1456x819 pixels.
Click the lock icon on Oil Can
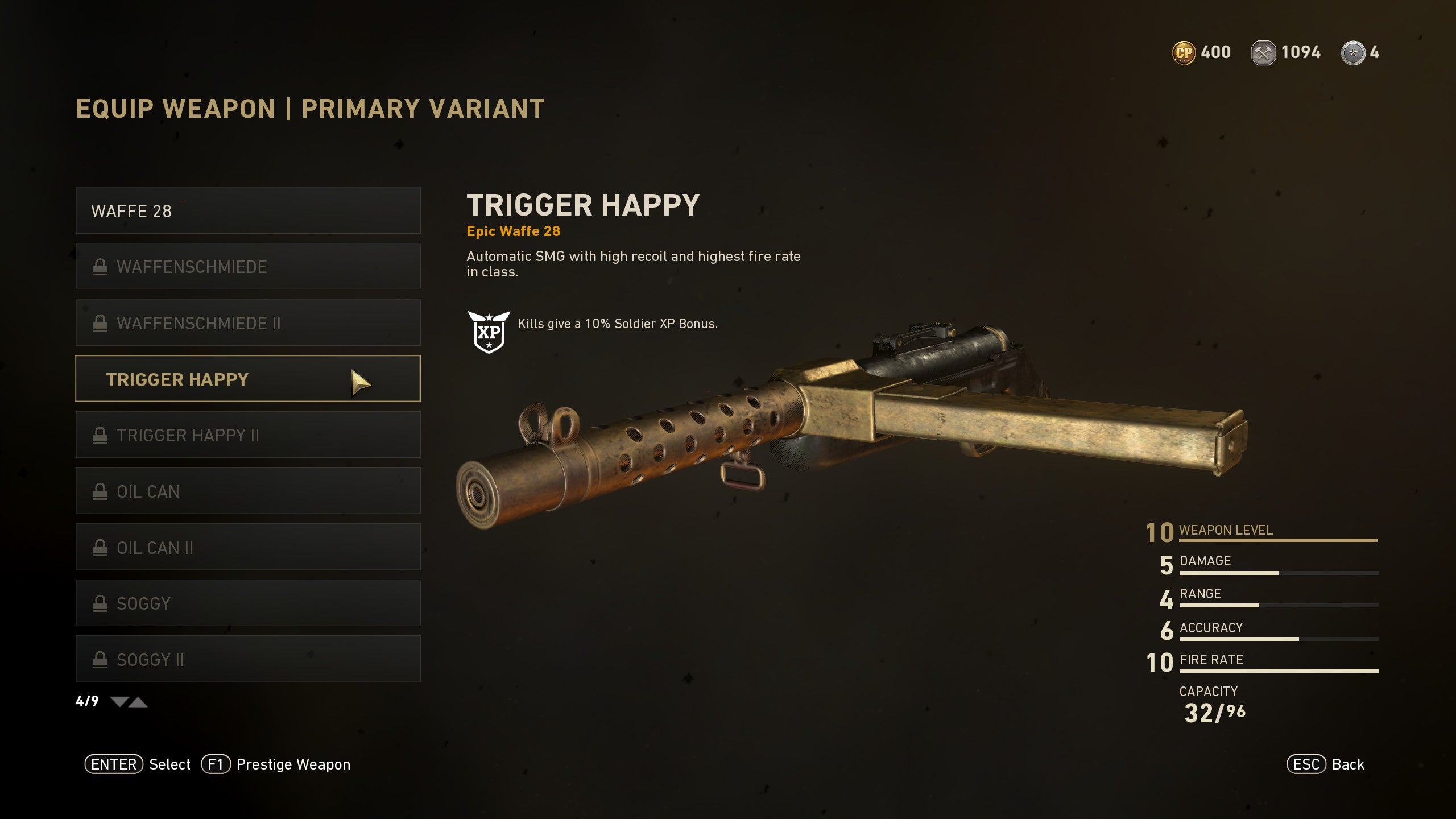click(101, 491)
